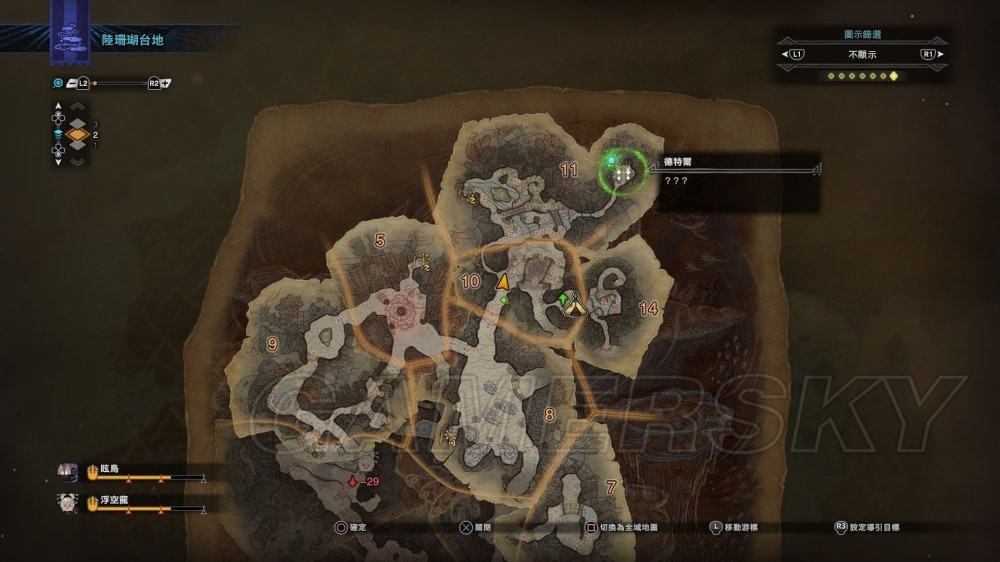Select map area 8 label
The width and height of the screenshot is (1000, 562).
tap(549, 414)
